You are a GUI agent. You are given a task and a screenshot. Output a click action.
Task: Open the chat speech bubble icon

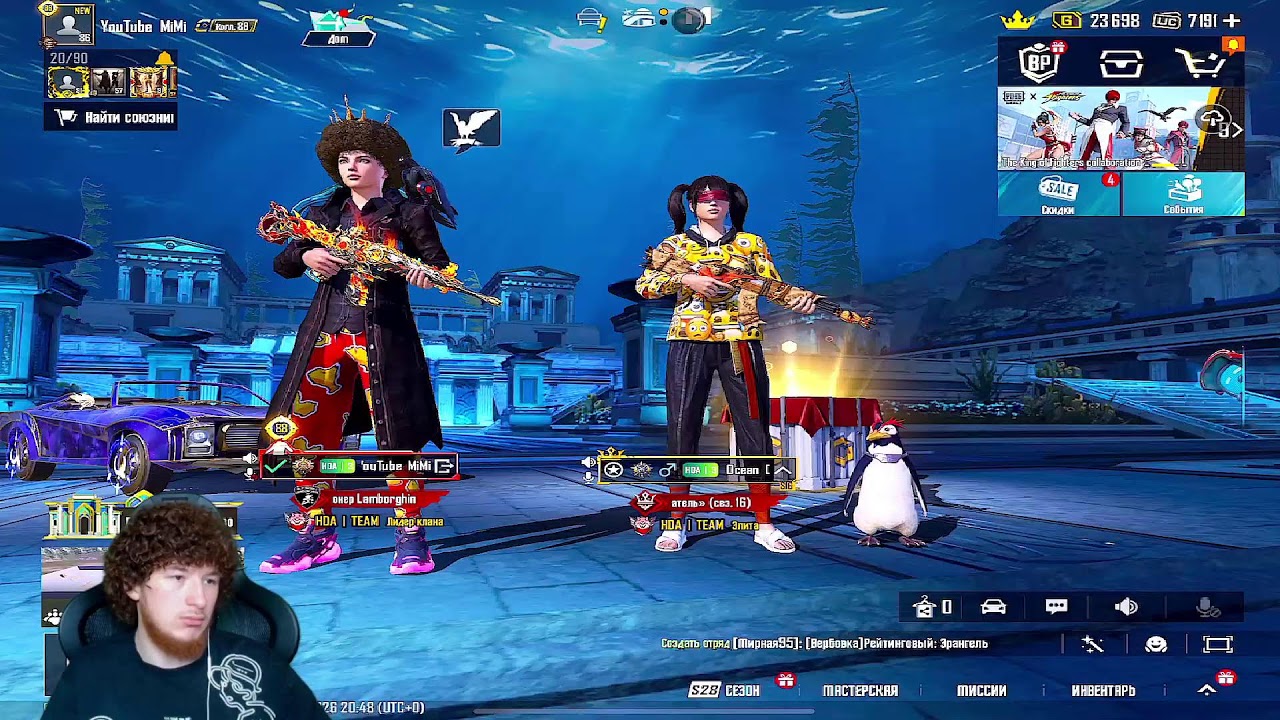tap(1056, 607)
